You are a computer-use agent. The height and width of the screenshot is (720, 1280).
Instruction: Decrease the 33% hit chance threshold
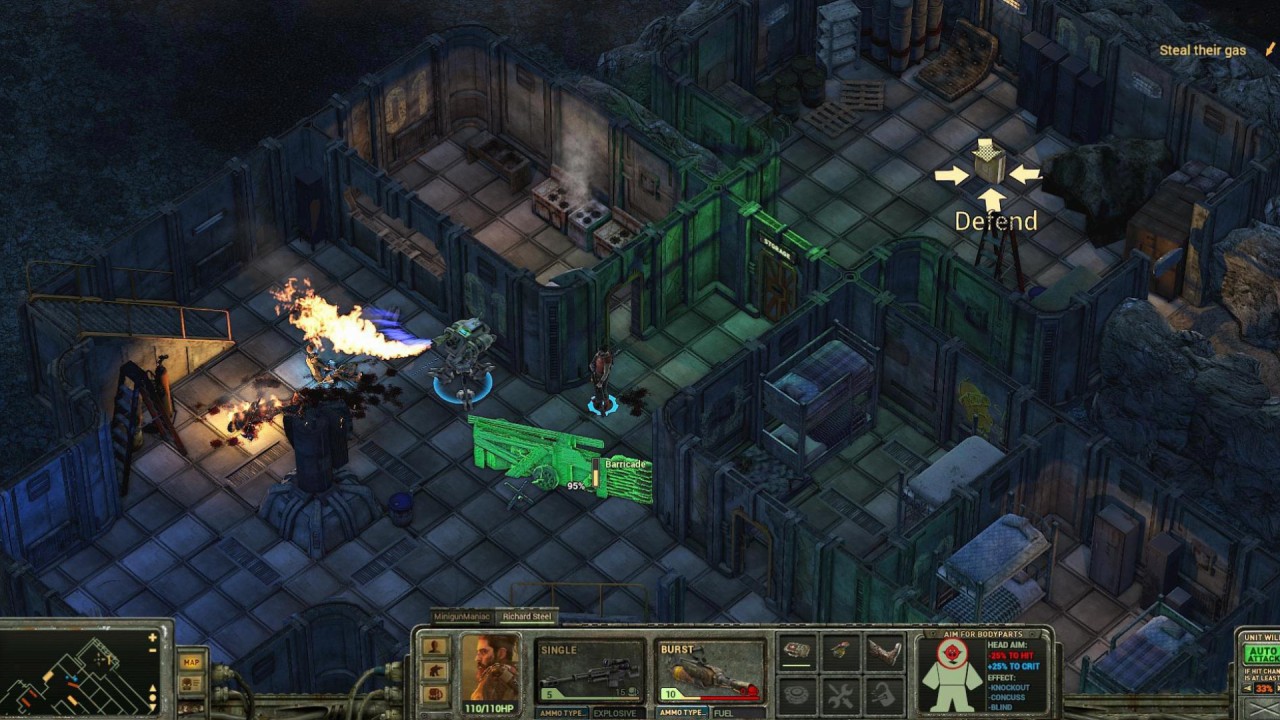click(x=1243, y=689)
